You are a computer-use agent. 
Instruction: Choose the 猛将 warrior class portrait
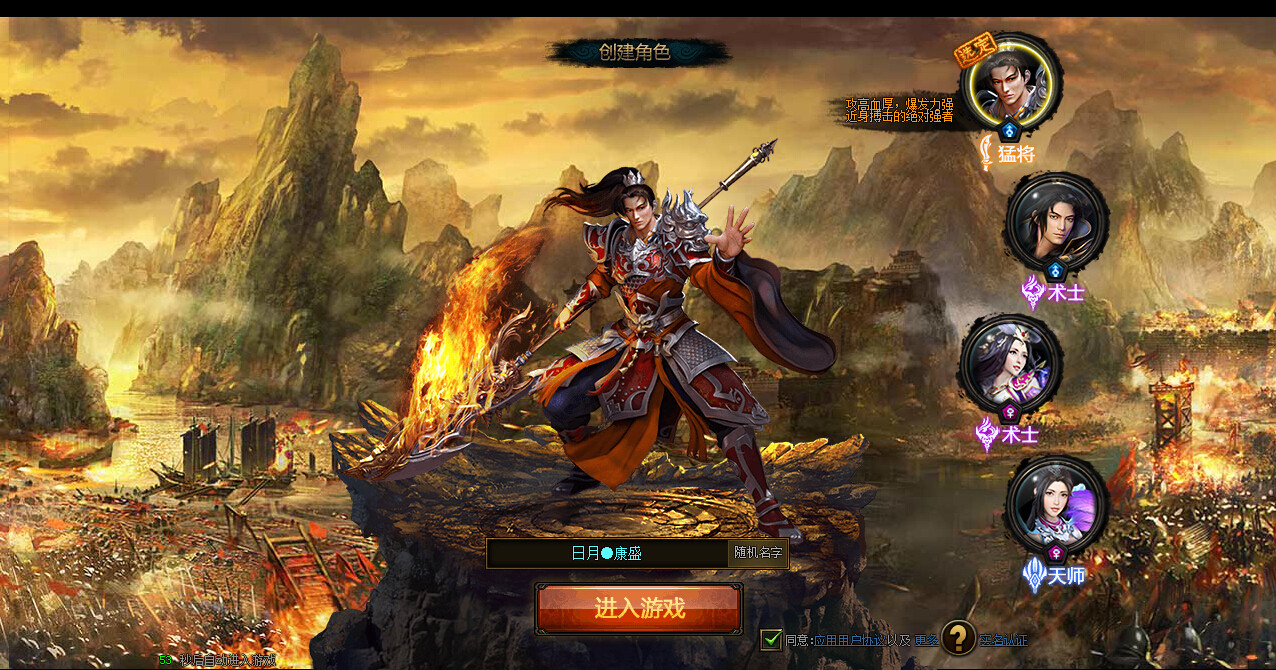point(1010,80)
